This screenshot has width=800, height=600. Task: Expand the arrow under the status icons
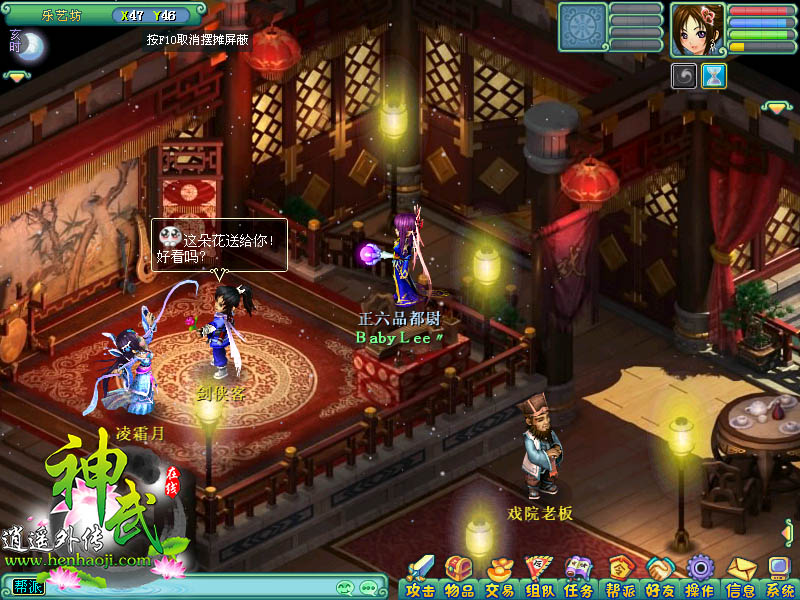(x=776, y=106)
